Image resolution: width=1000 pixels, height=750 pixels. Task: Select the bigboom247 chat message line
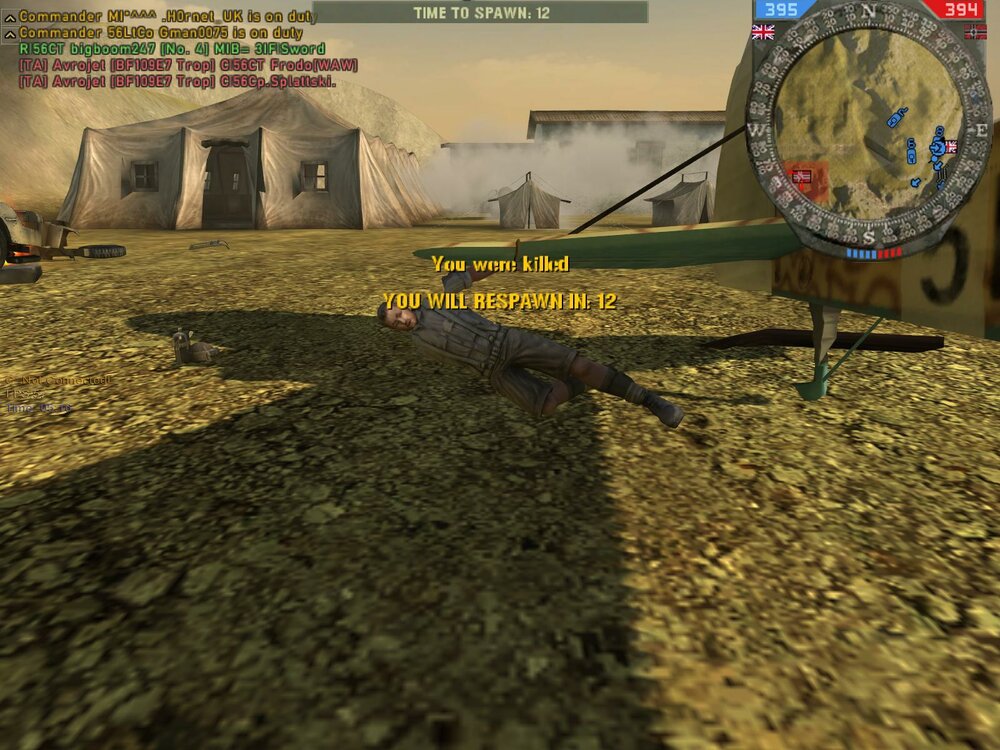pos(172,48)
